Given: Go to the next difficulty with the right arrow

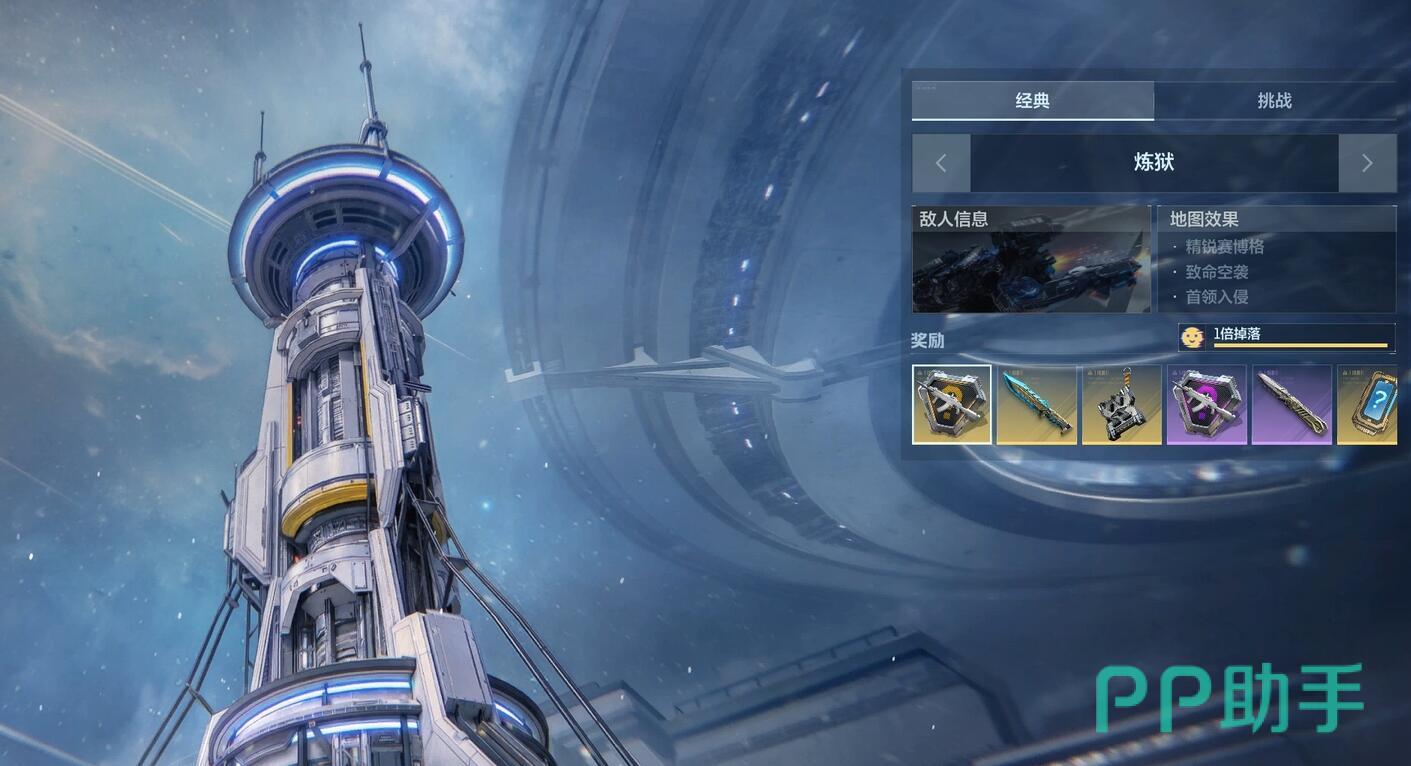Looking at the screenshot, I should coord(1367,163).
